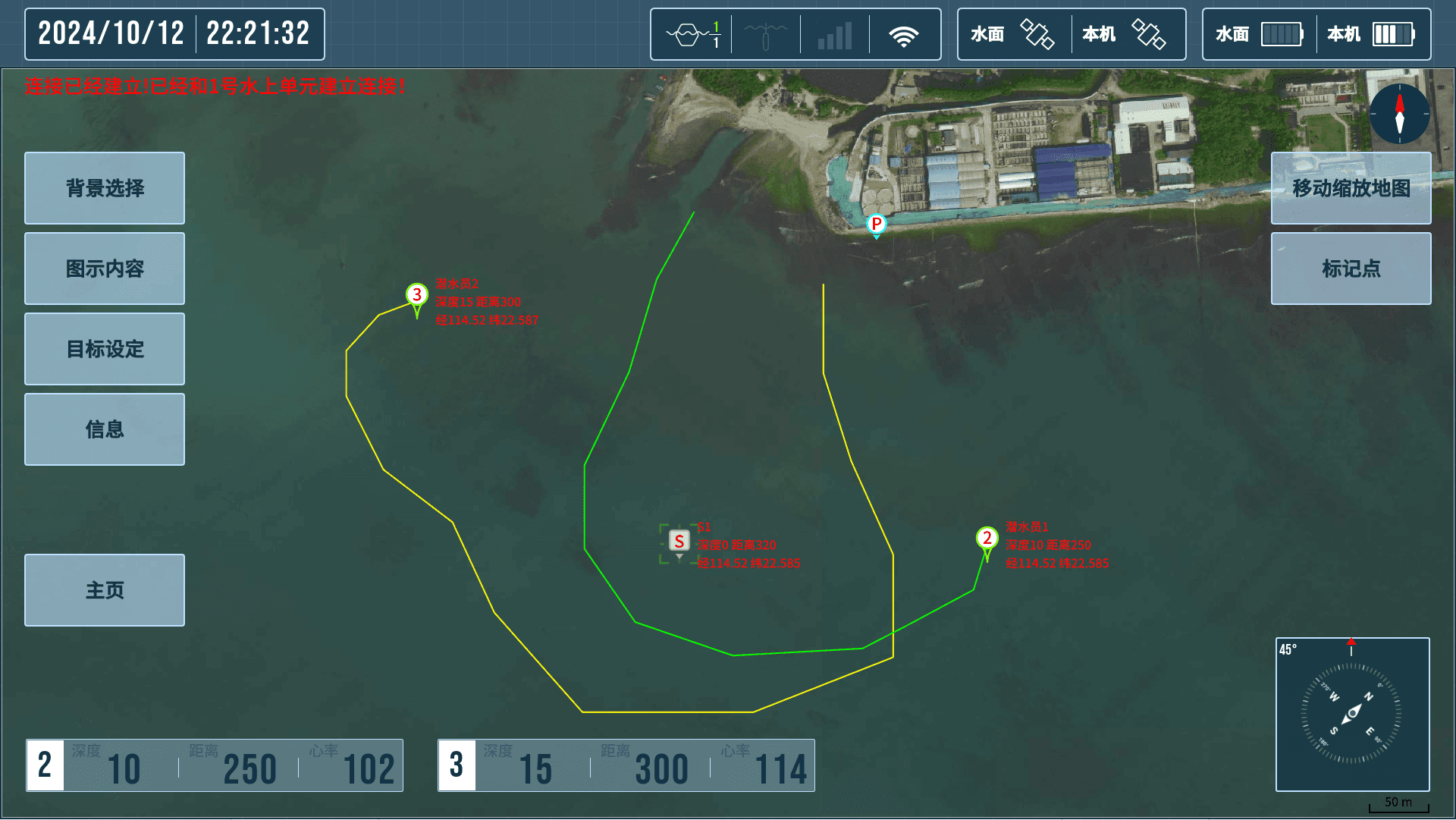Click the signal strength bars icon
1456x820 pixels.
tap(834, 33)
